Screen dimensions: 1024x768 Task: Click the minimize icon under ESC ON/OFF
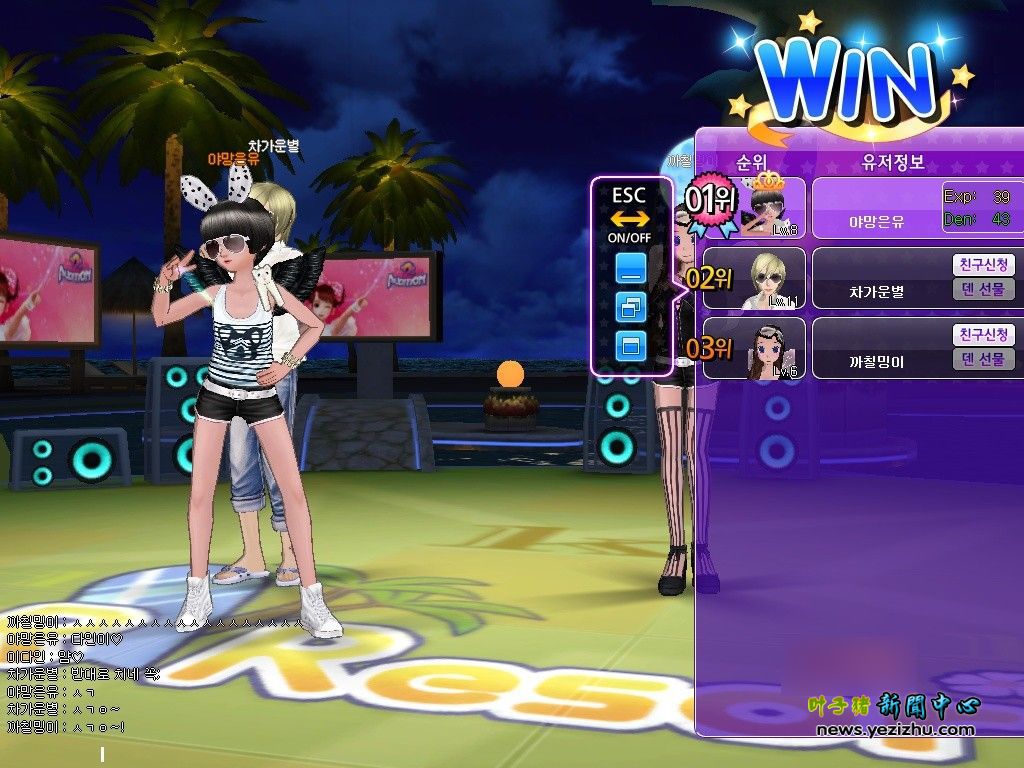(631, 267)
